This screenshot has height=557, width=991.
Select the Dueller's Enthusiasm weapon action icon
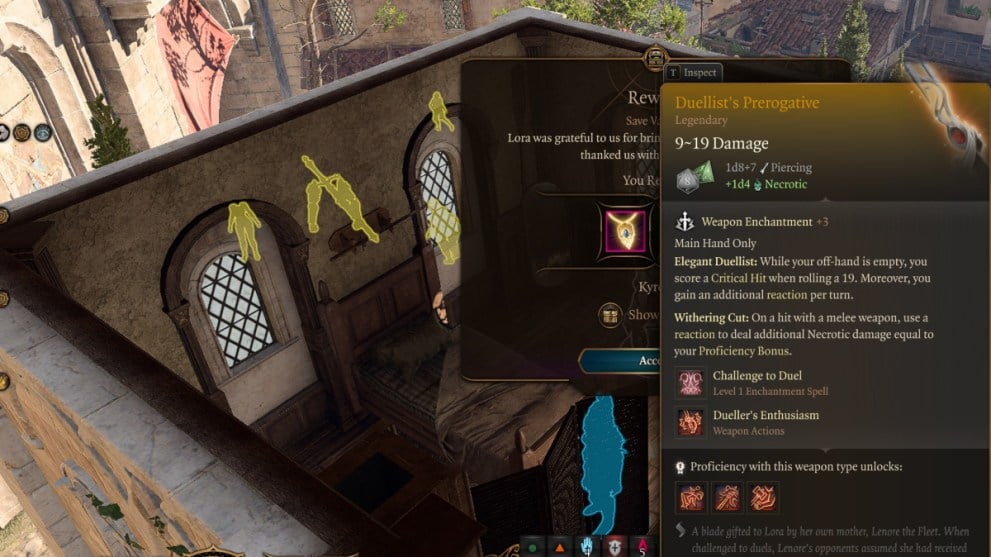coord(690,423)
